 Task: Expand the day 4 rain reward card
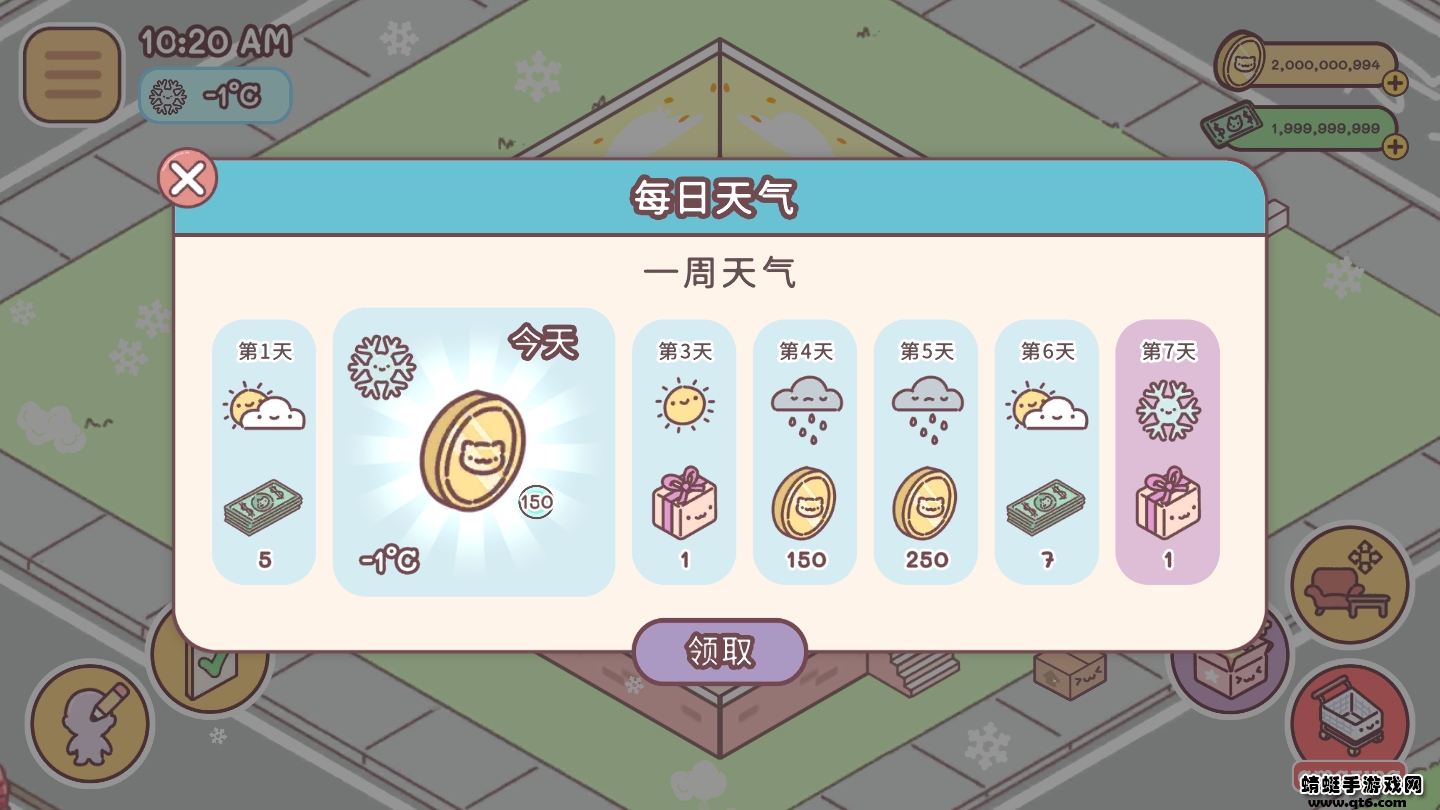pos(805,450)
